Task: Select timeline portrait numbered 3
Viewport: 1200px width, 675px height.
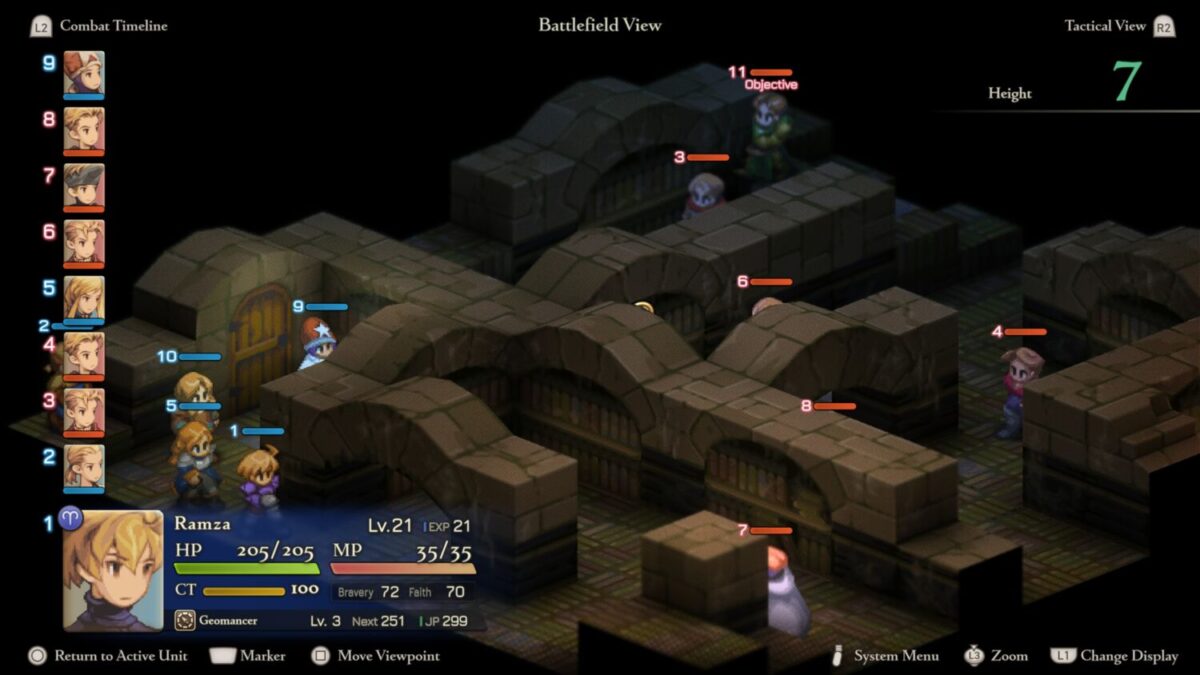Action: click(x=84, y=411)
